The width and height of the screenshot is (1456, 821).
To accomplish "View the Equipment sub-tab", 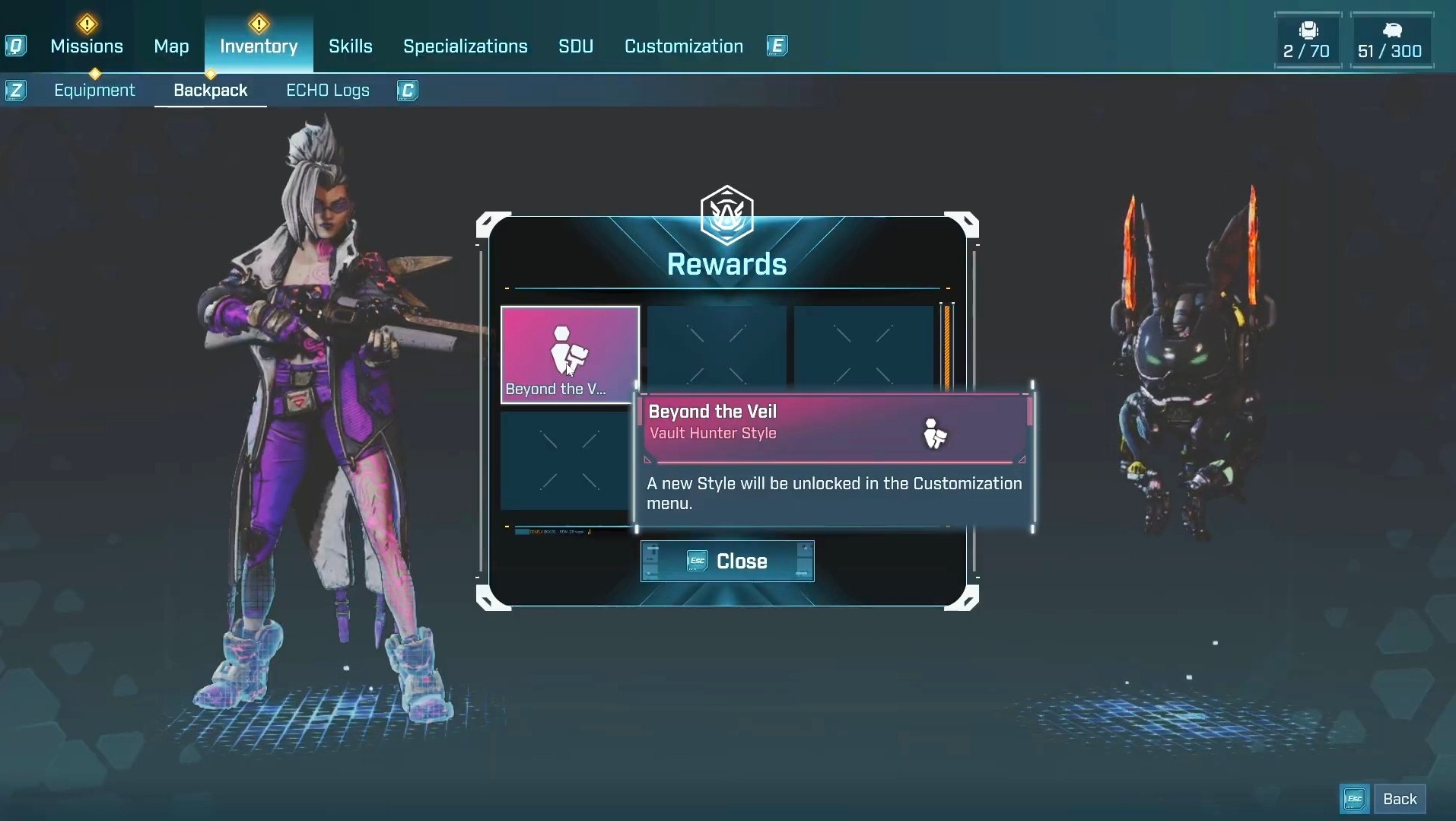I will coord(94,91).
